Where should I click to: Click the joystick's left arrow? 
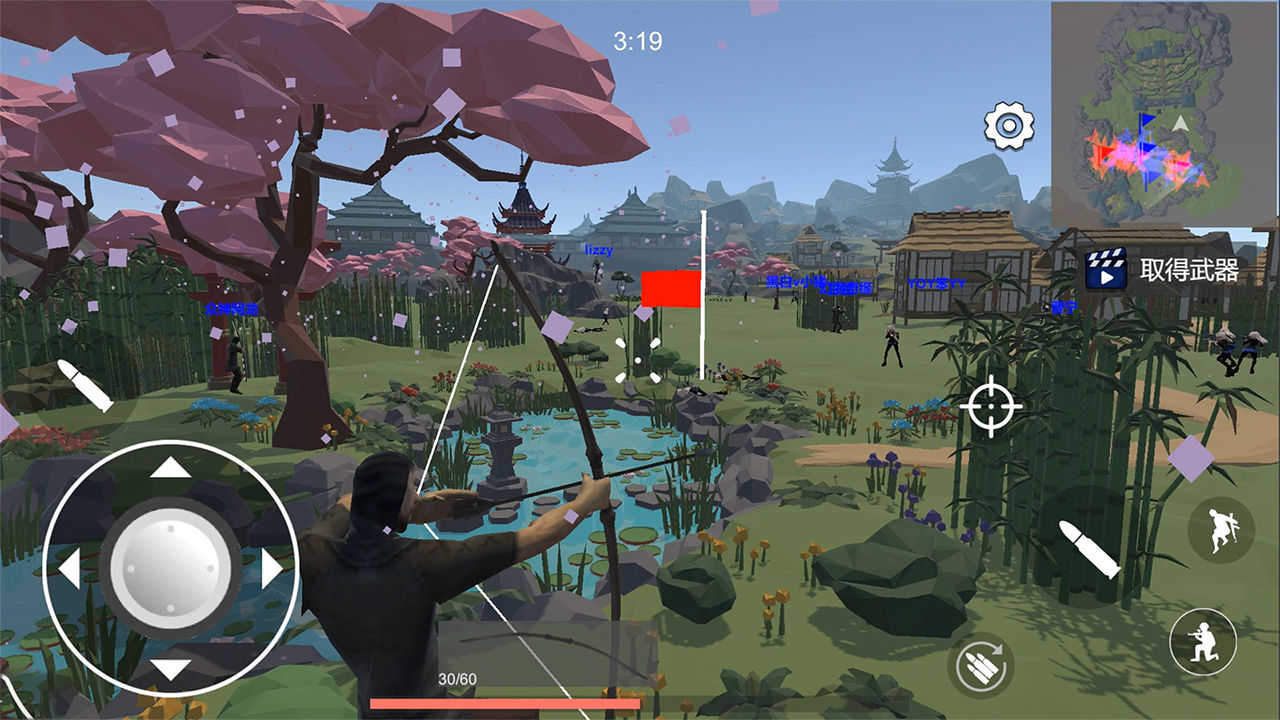(x=69, y=569)
